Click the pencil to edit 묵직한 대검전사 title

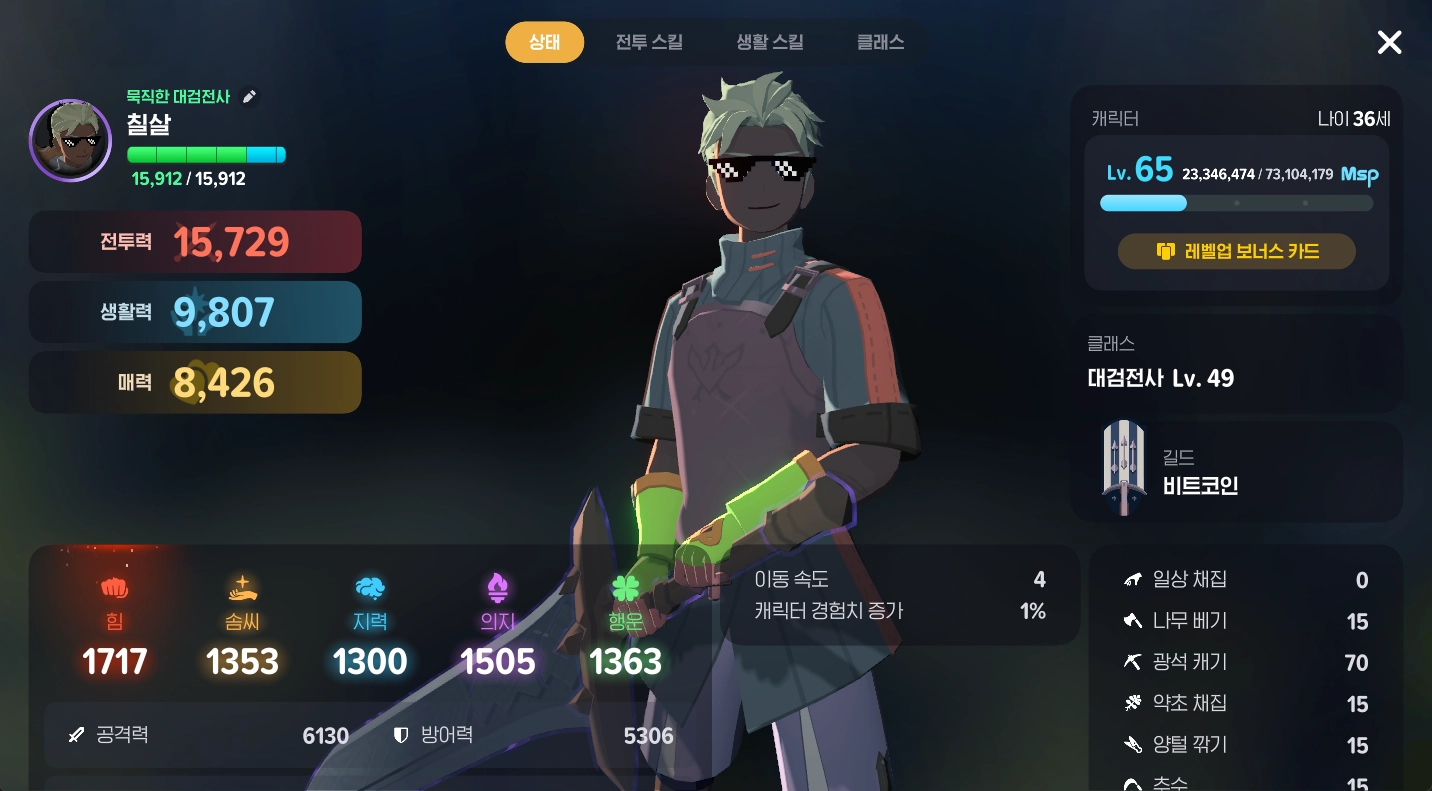tap(249, 96)
